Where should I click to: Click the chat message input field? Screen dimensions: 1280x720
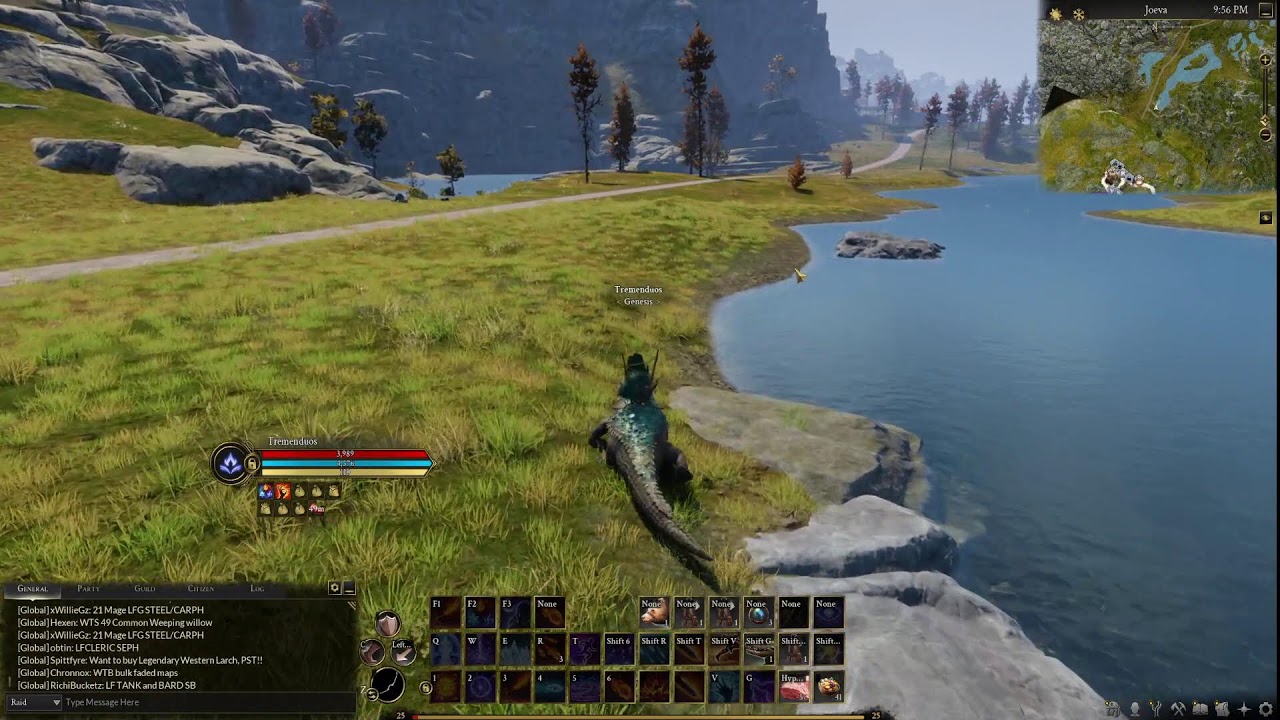click(x=200, y=702)
